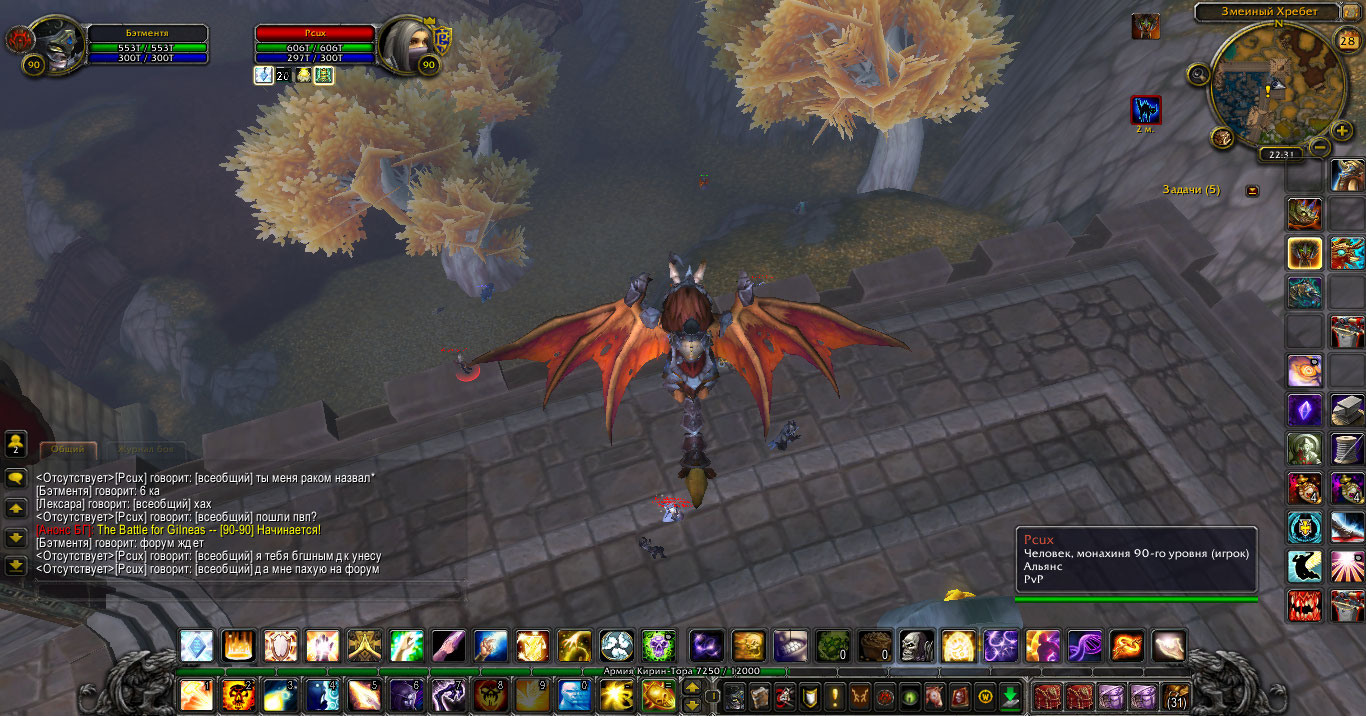This screenshot has height=716, width=1366.
Task: Click the minimap tracking magnifier button
Action: (1197, 73)
